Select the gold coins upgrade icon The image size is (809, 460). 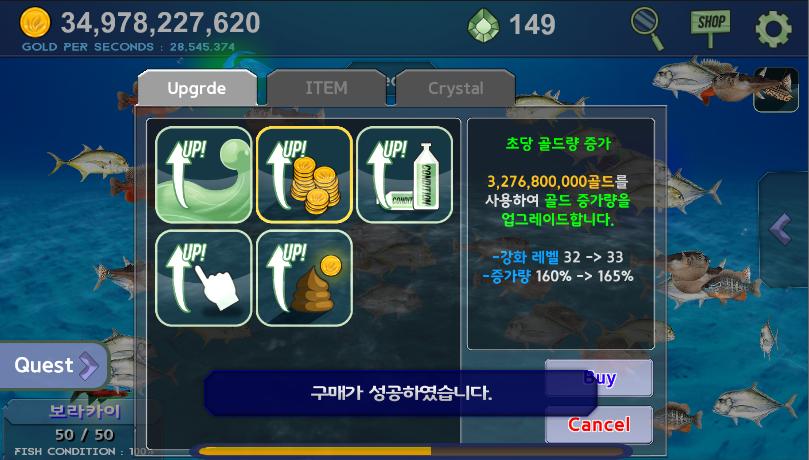pyautogui.click(x=304, y=174)
